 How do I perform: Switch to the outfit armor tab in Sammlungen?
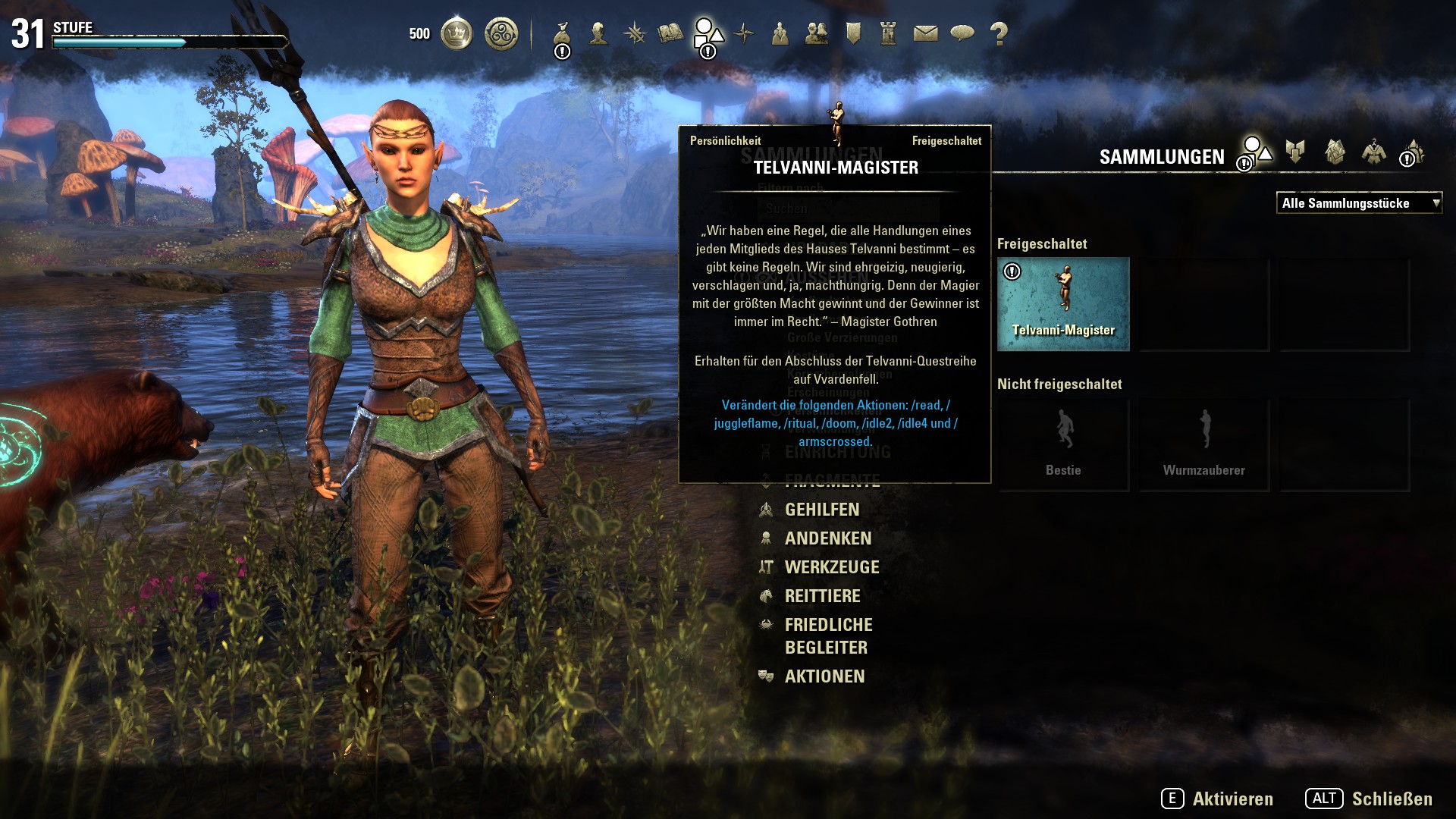1373,152
